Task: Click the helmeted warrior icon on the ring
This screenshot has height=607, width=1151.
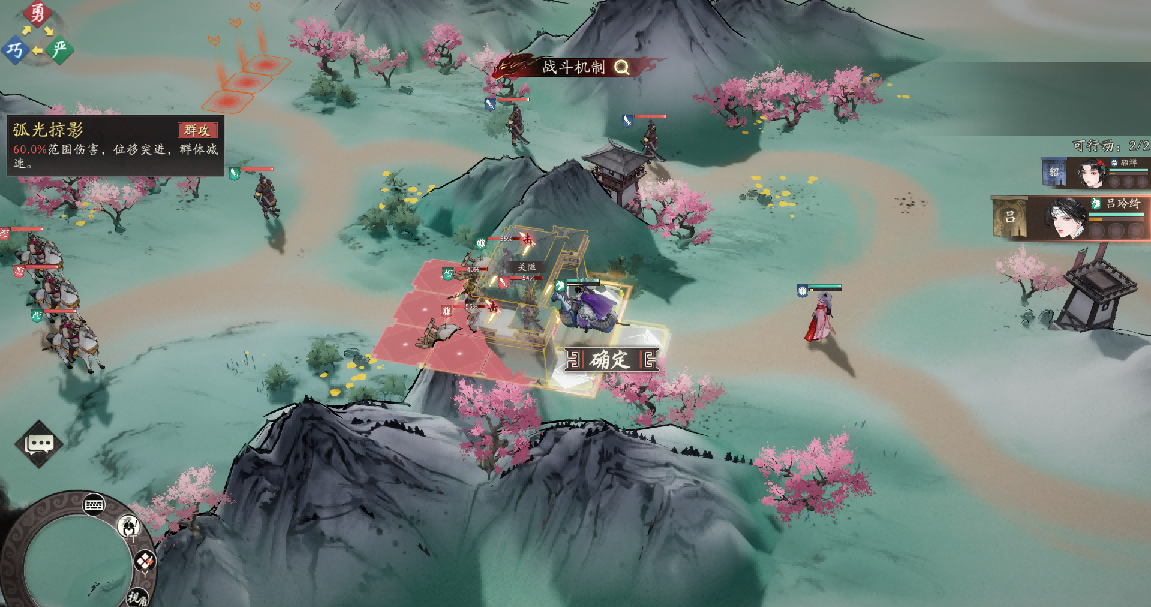Action: (129, 526)
